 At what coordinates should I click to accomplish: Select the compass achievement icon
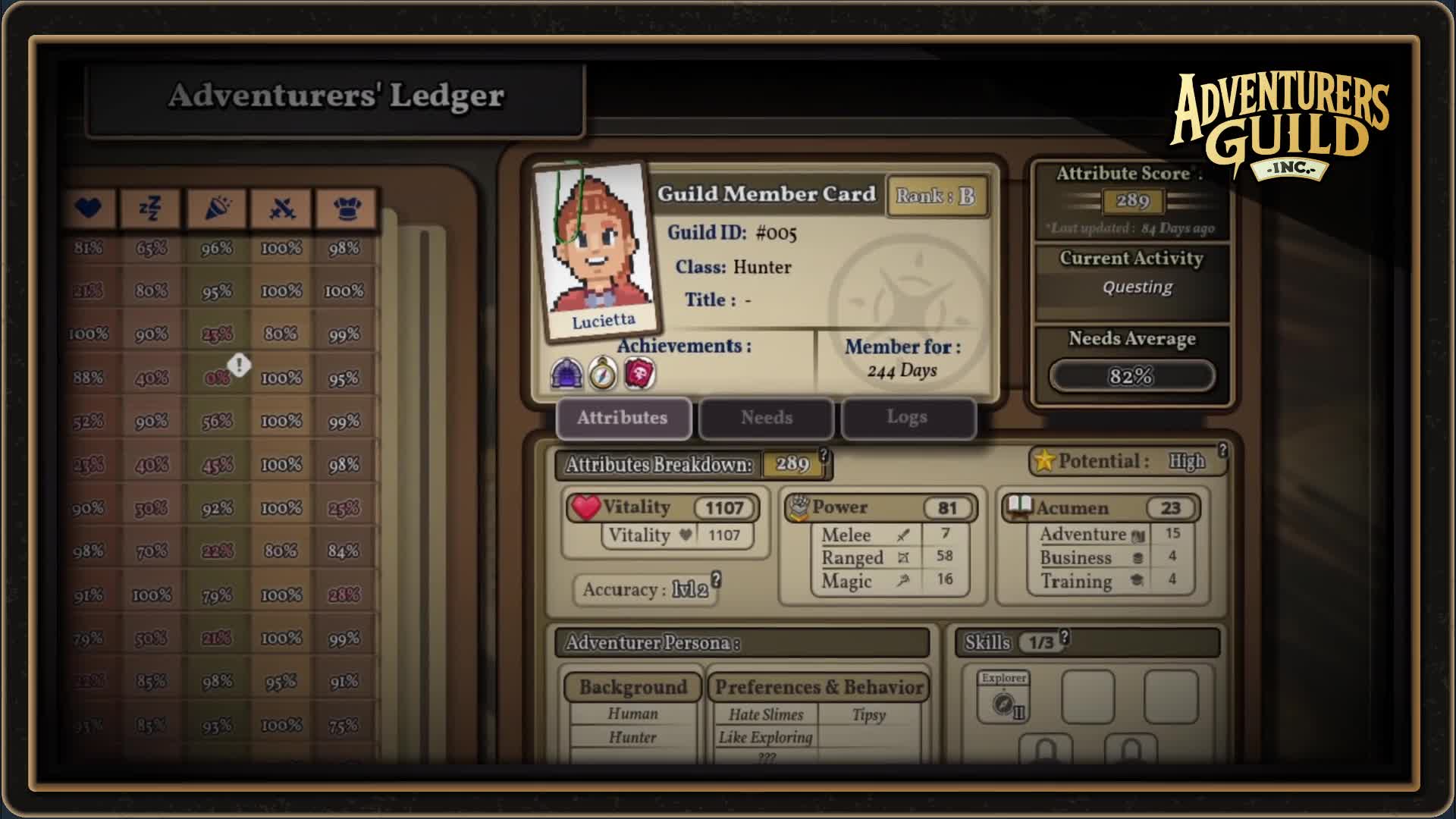tap(601, 372)
